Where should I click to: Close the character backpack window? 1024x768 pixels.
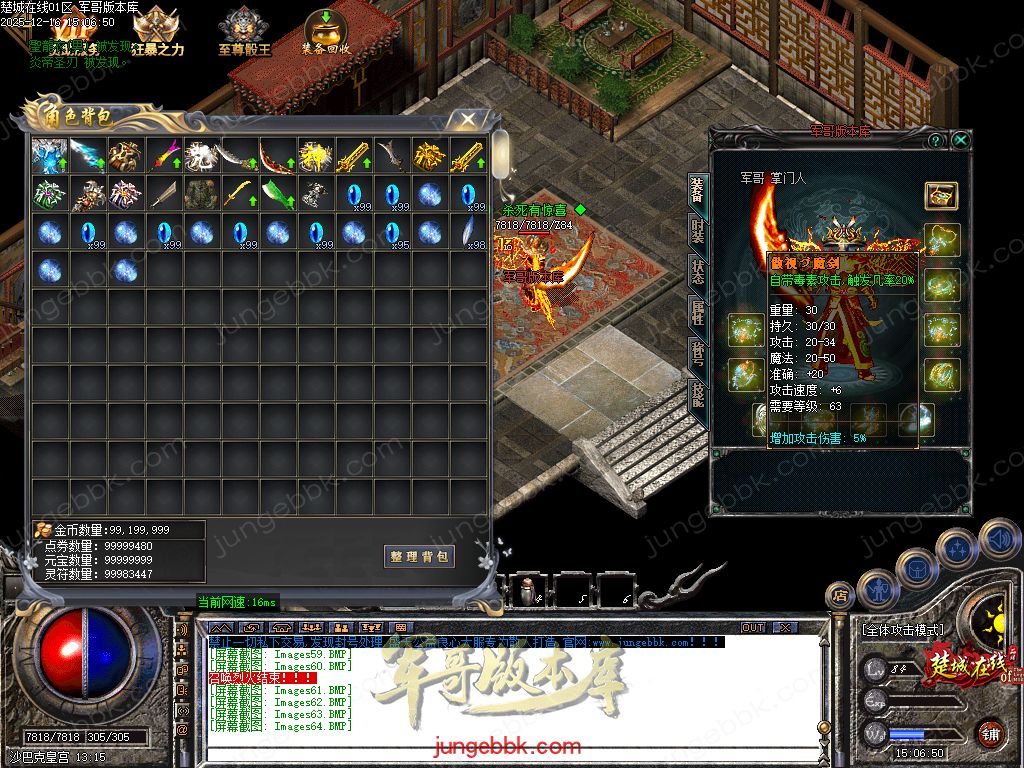point(466,119)
